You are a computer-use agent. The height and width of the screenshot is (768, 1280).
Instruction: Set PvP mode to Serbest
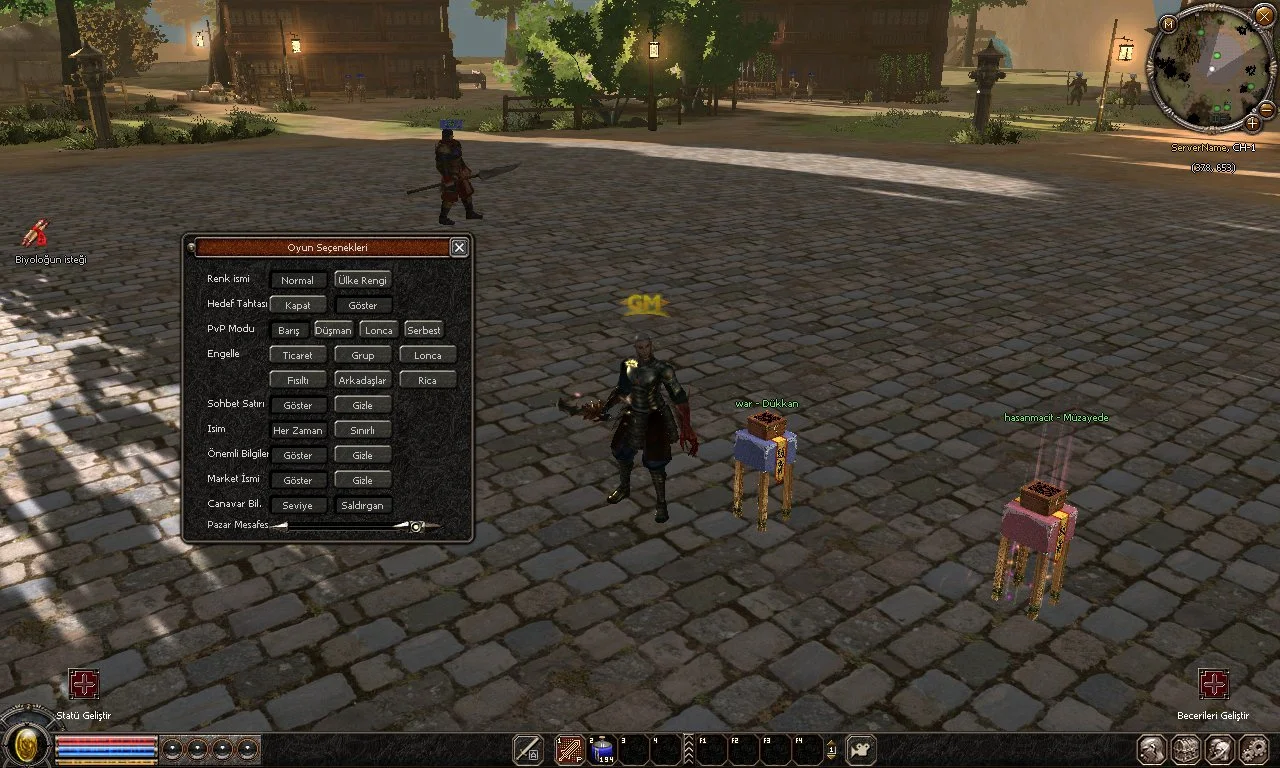[424, 330]
